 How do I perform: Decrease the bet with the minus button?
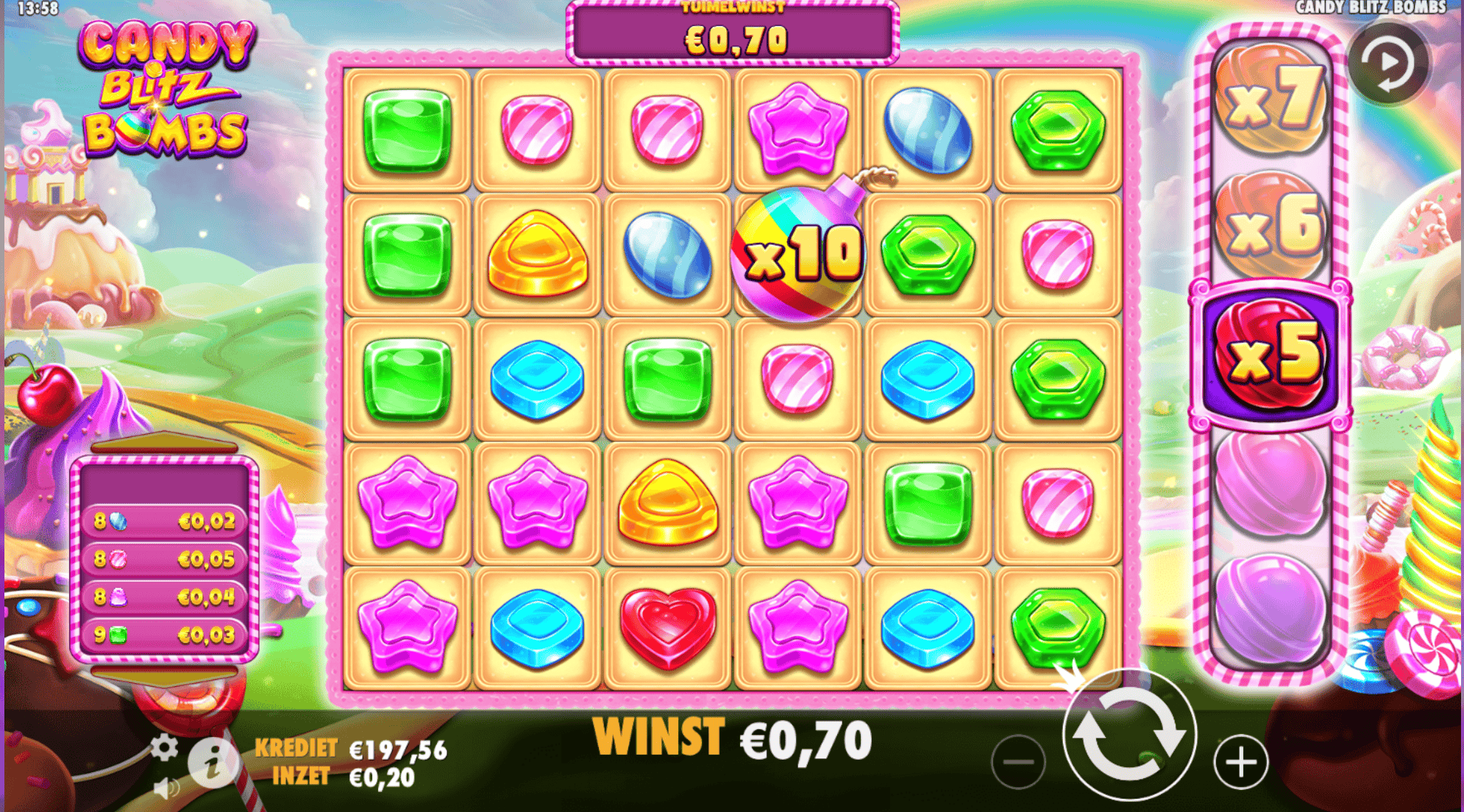click(1019, 763)
